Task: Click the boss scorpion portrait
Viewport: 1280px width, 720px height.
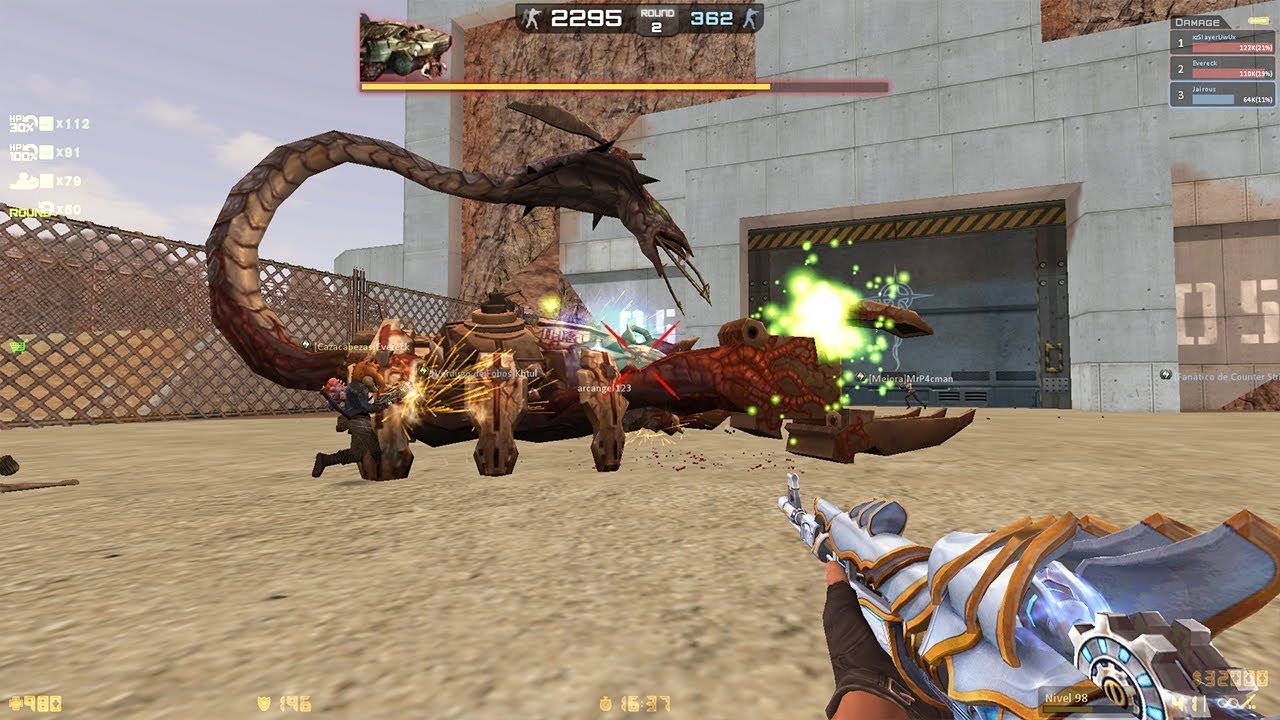Action: click(405, 46)
